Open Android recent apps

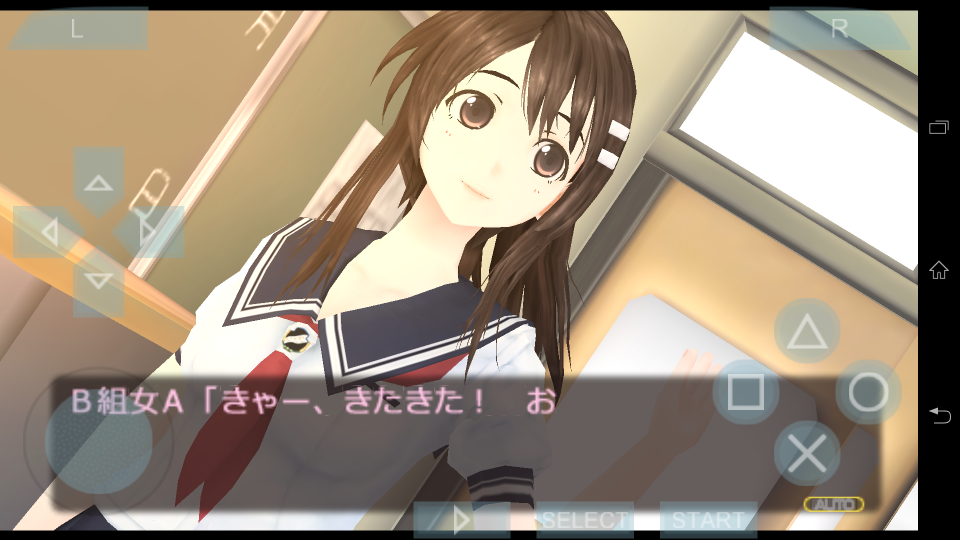(939, 127)
